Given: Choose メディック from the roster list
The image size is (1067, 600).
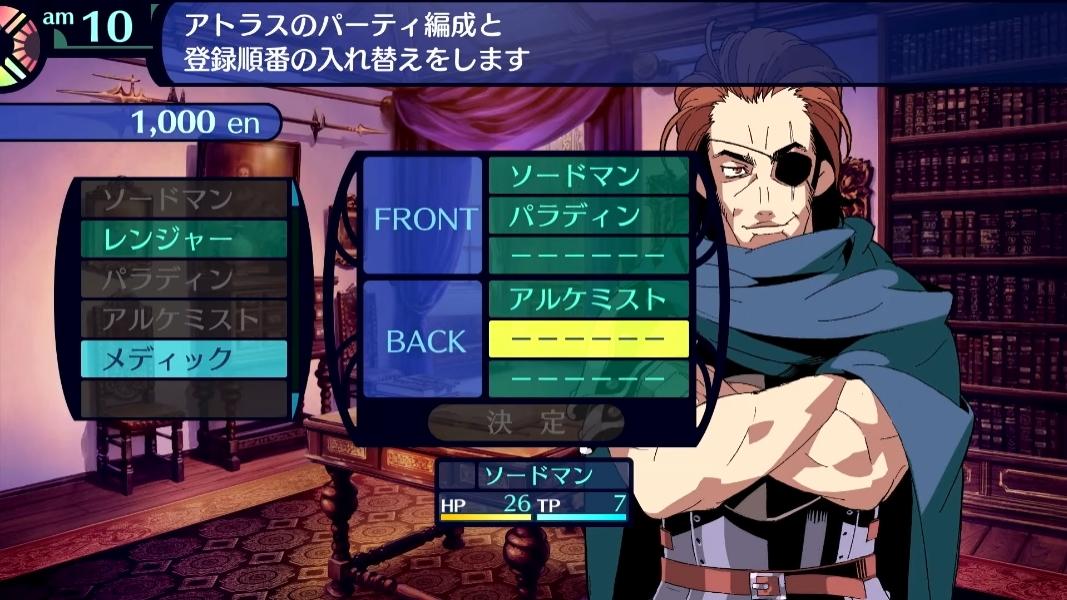Looking at the screenshot, I should (x=183, y=359).
